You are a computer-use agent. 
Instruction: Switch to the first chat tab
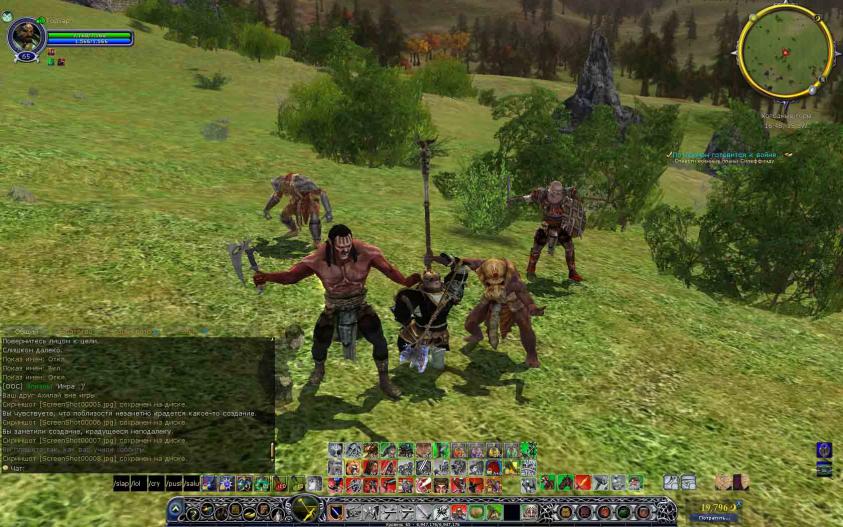tap(28, 331)
